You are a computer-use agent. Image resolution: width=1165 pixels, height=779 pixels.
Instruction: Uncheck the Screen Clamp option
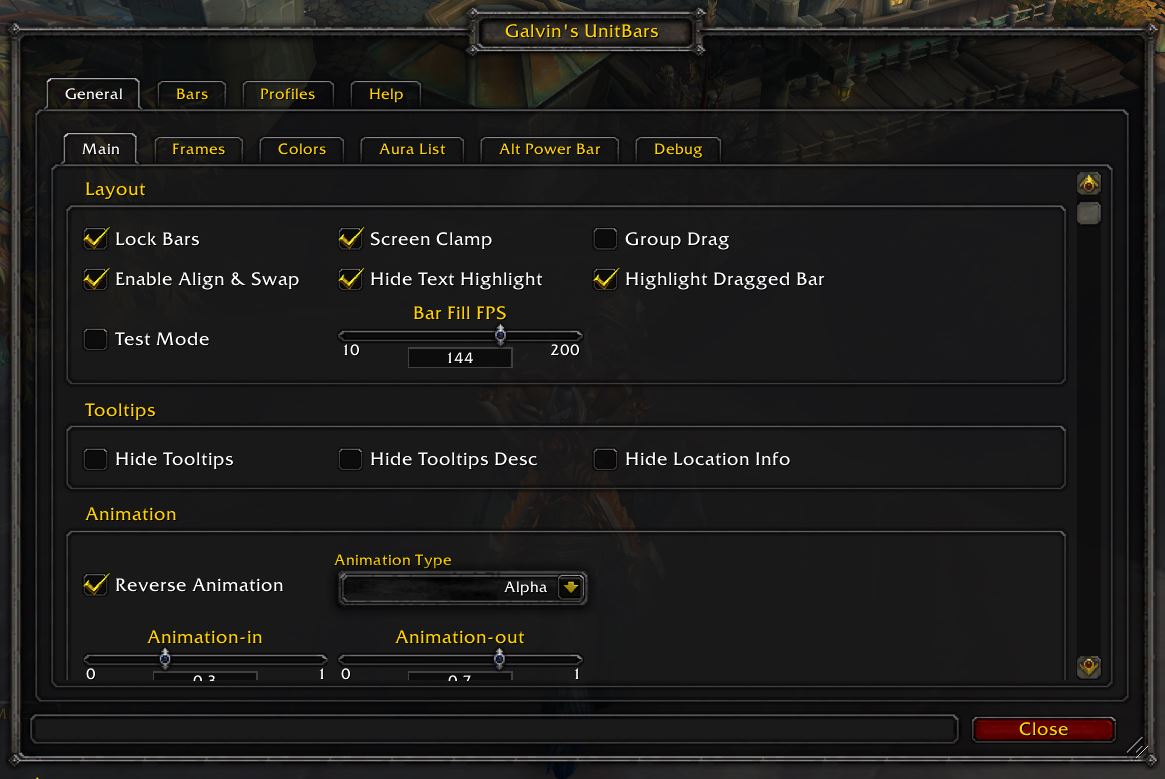click(x=351, y=239)
